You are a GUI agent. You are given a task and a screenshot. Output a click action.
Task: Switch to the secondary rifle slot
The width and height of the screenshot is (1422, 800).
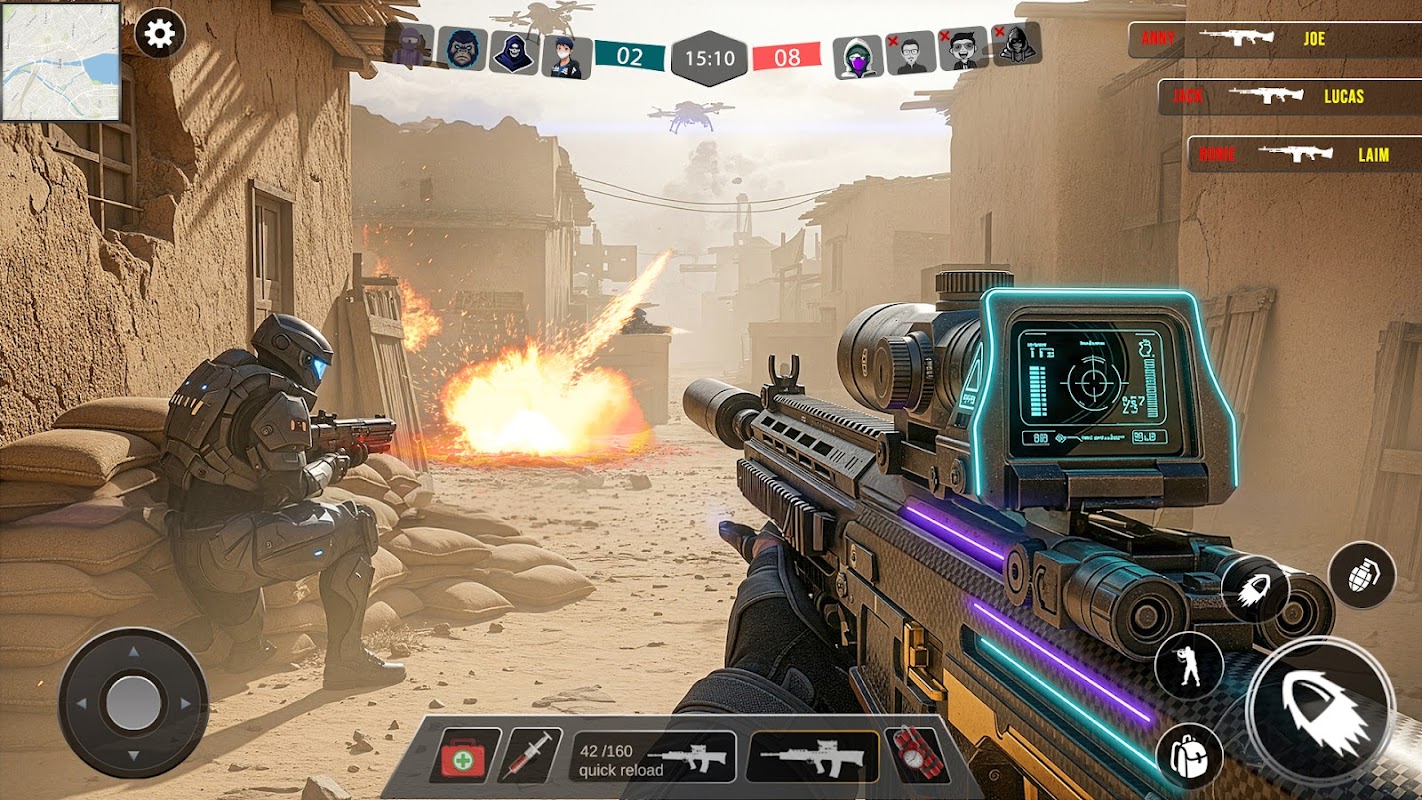pos(812,757)
